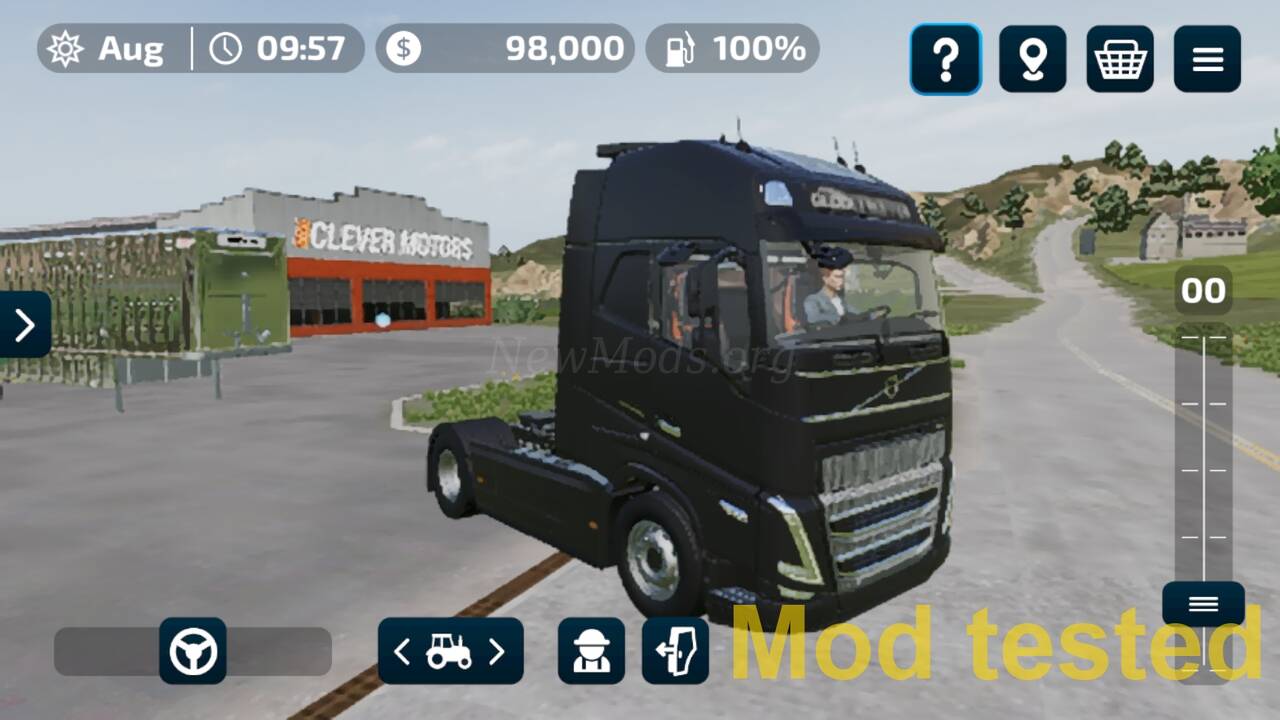Image resolution: width=1280 pixels, height=720 pixels.
Task: Open the map location screen
Action: tap(1033, 59)
